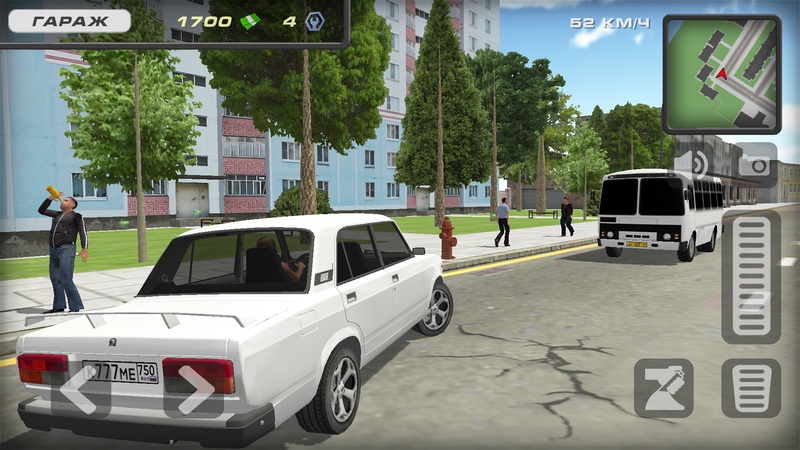
Task: Click the blue hexagon wrench icon
Action: click(314, 21)
